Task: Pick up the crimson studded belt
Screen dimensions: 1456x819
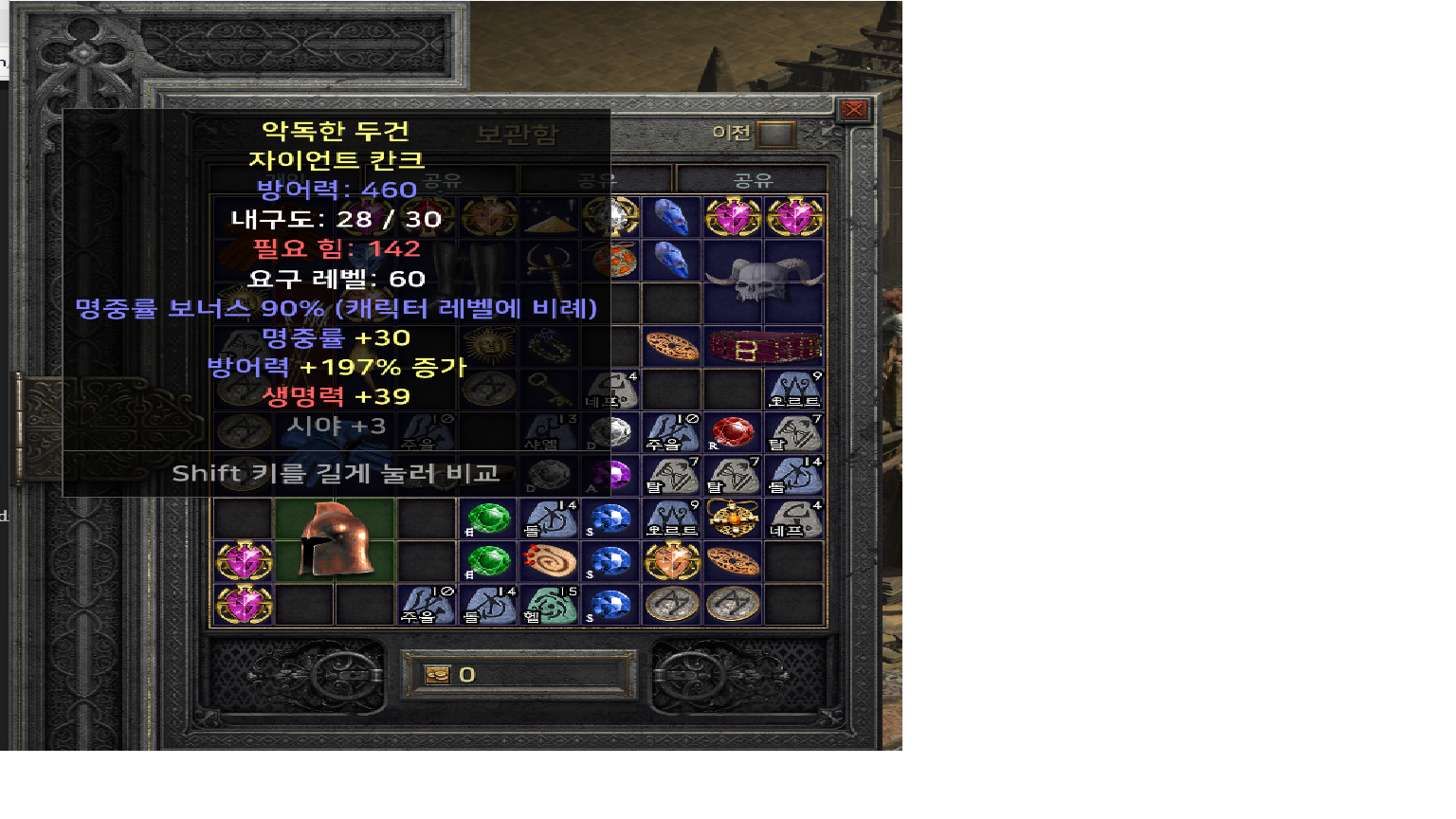Action: [x=763, y=348]
